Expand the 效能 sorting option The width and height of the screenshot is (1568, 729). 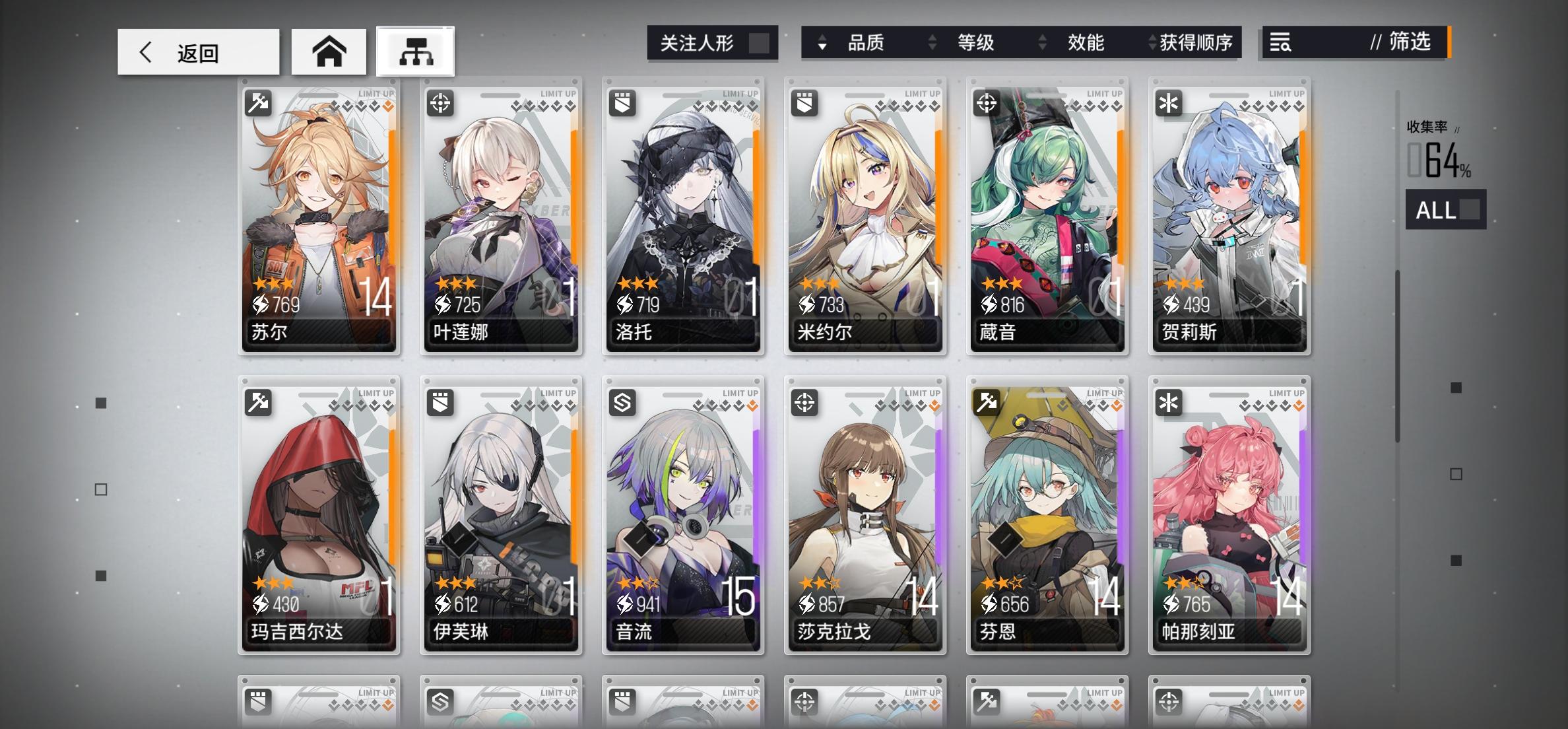pyautogui.click(x=1086, y=42)
